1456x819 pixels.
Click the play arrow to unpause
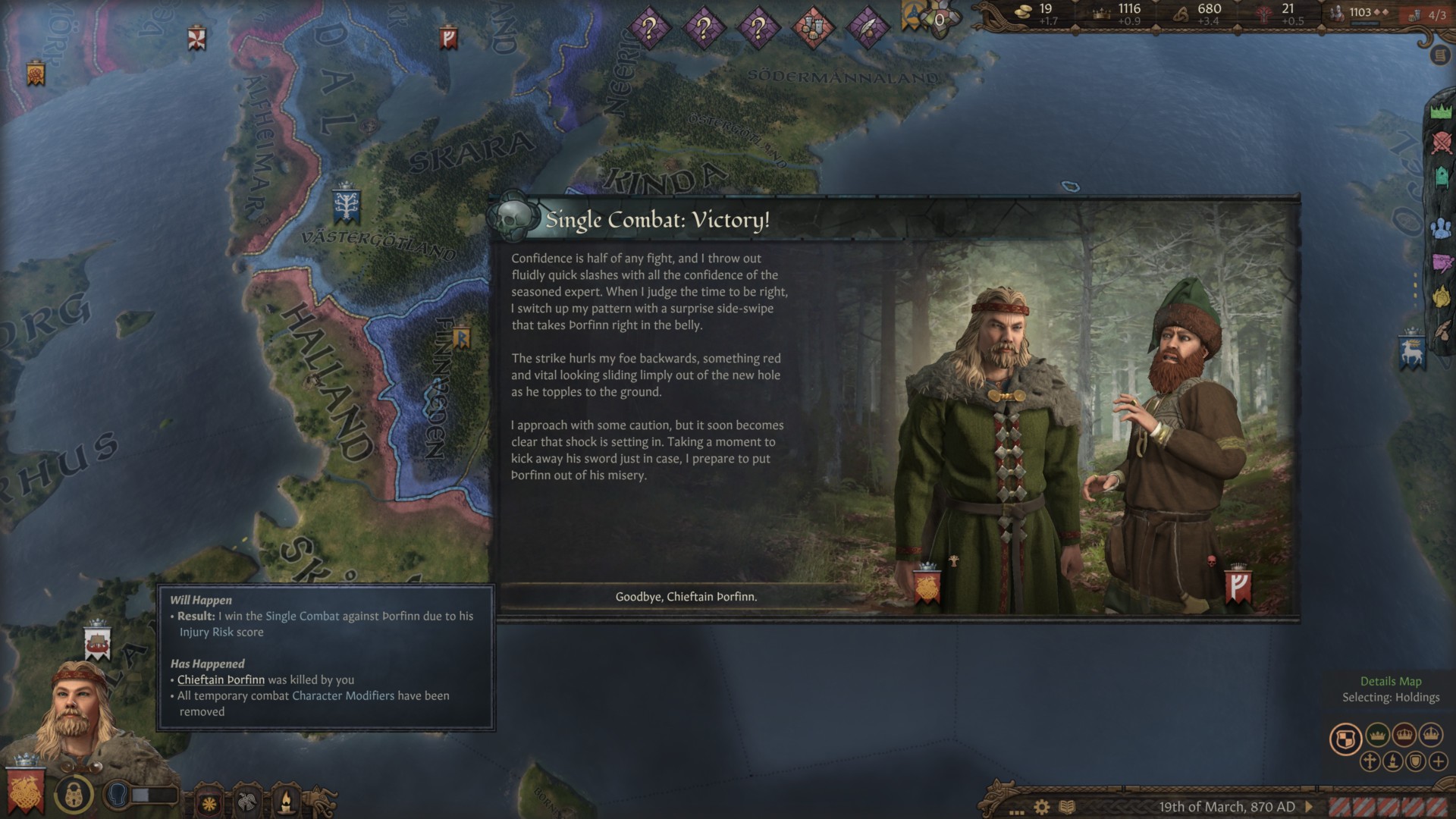[x=1308, y=807]
